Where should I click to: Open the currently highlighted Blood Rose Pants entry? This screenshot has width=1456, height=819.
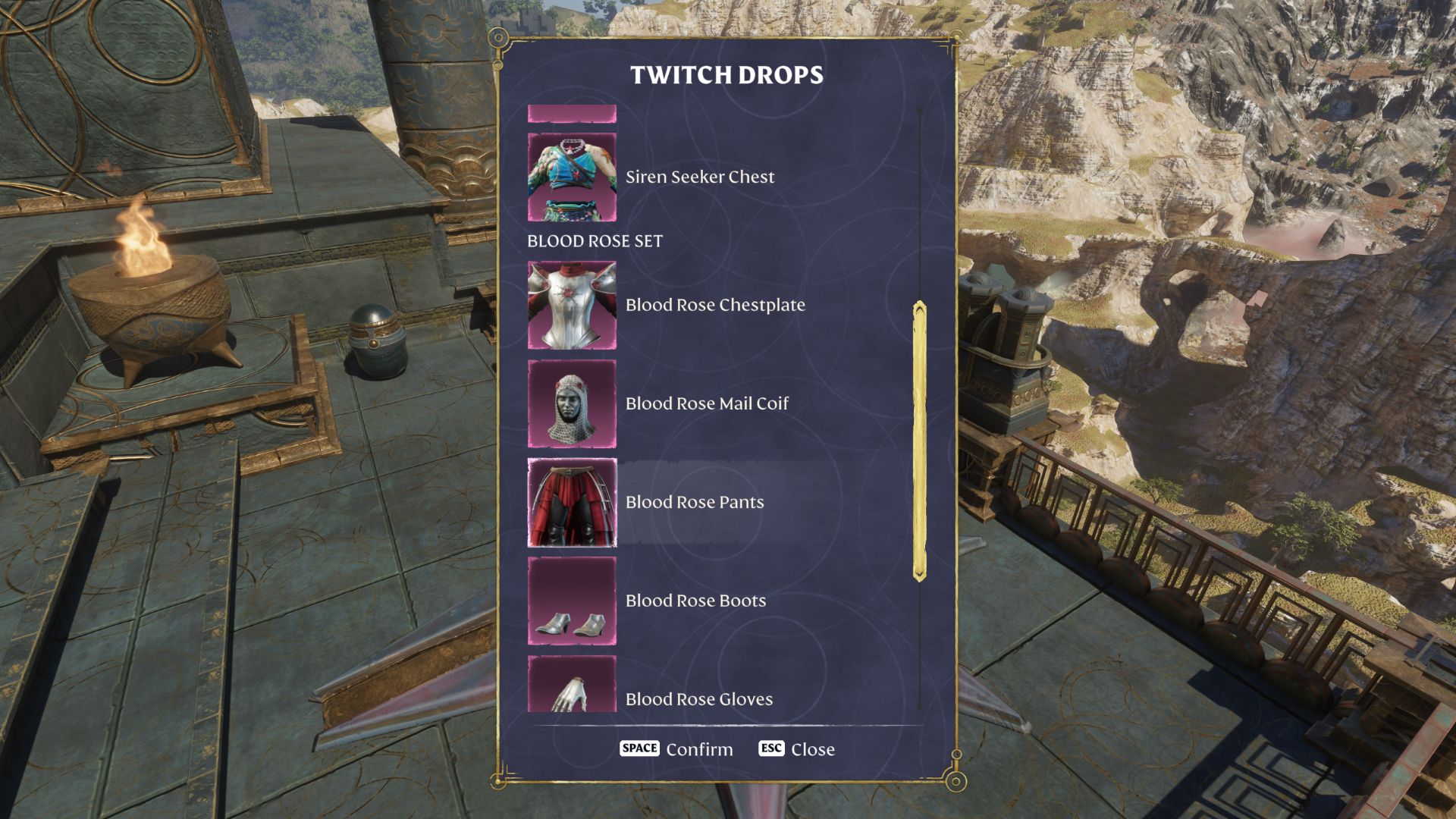[x=694, y=502]
